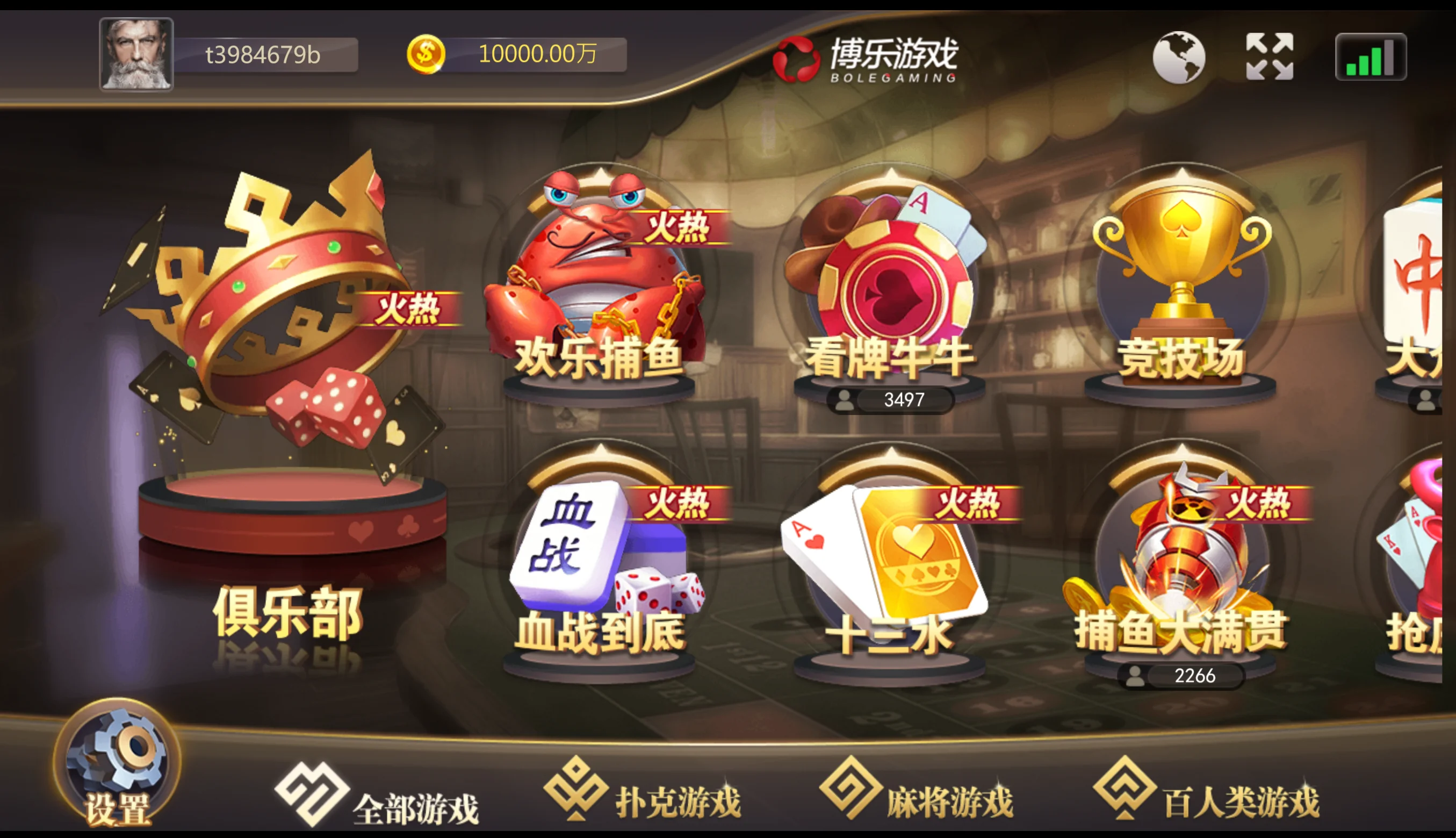Toggle fullscreen with the arrows icon
The image size is (1456, 838).
tap(1270, 56)
